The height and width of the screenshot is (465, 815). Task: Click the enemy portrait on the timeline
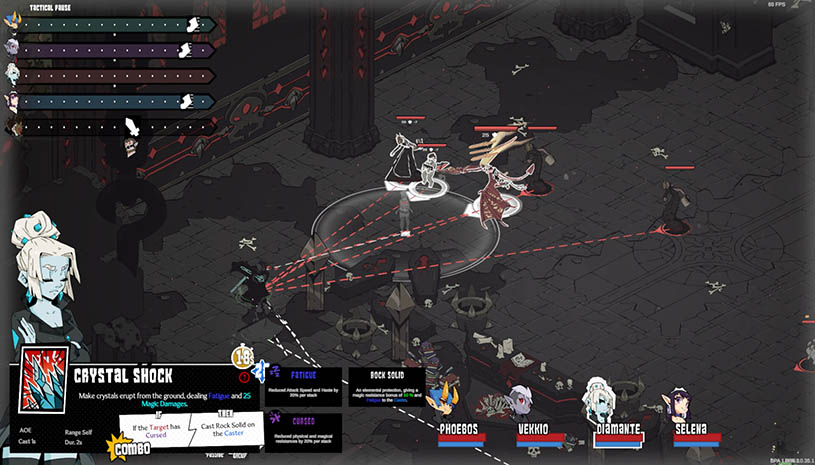pyautogui.click(x=12, y=126)
